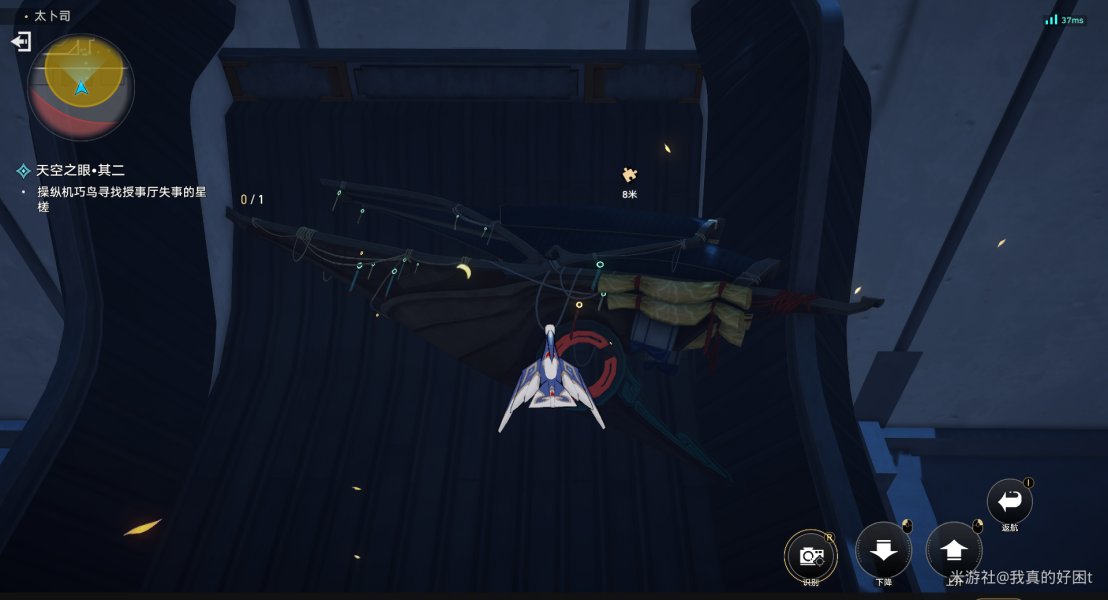Image resolution: width=1108 pixels, height=600 pixels.
Task: Open the circular minimap
Action: tap(81, 88)
